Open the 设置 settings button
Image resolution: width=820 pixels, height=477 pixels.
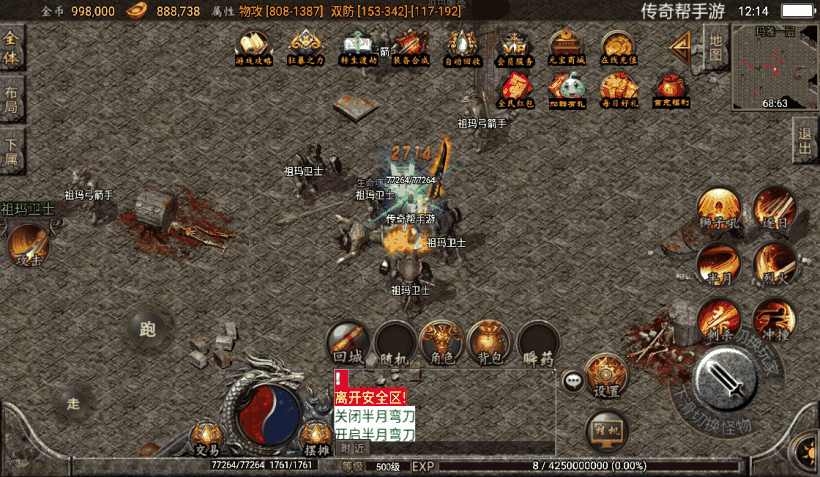[x=606, y=375]
